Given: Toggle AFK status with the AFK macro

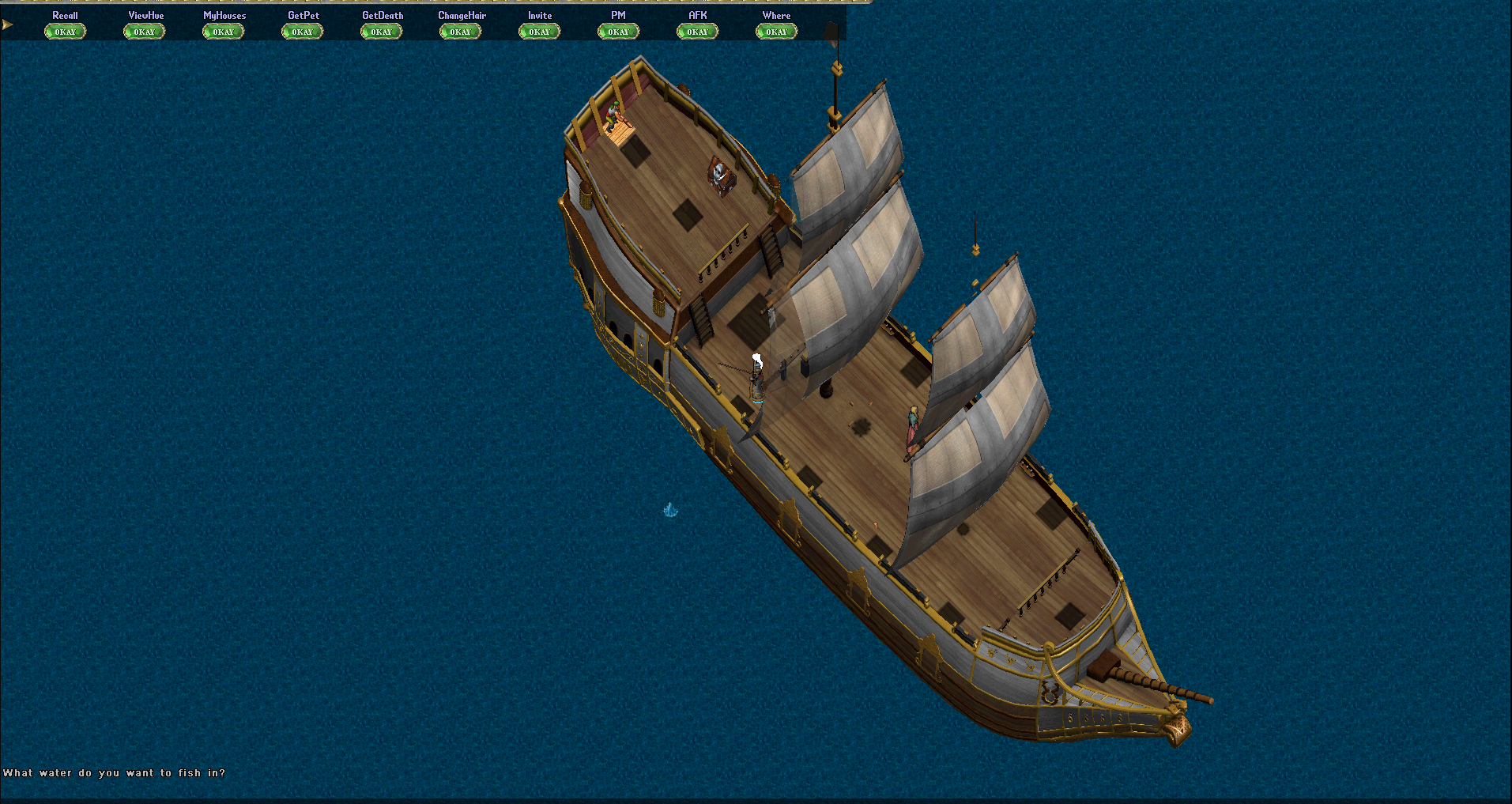Looking at the screenshot, I should coord(696,31).
